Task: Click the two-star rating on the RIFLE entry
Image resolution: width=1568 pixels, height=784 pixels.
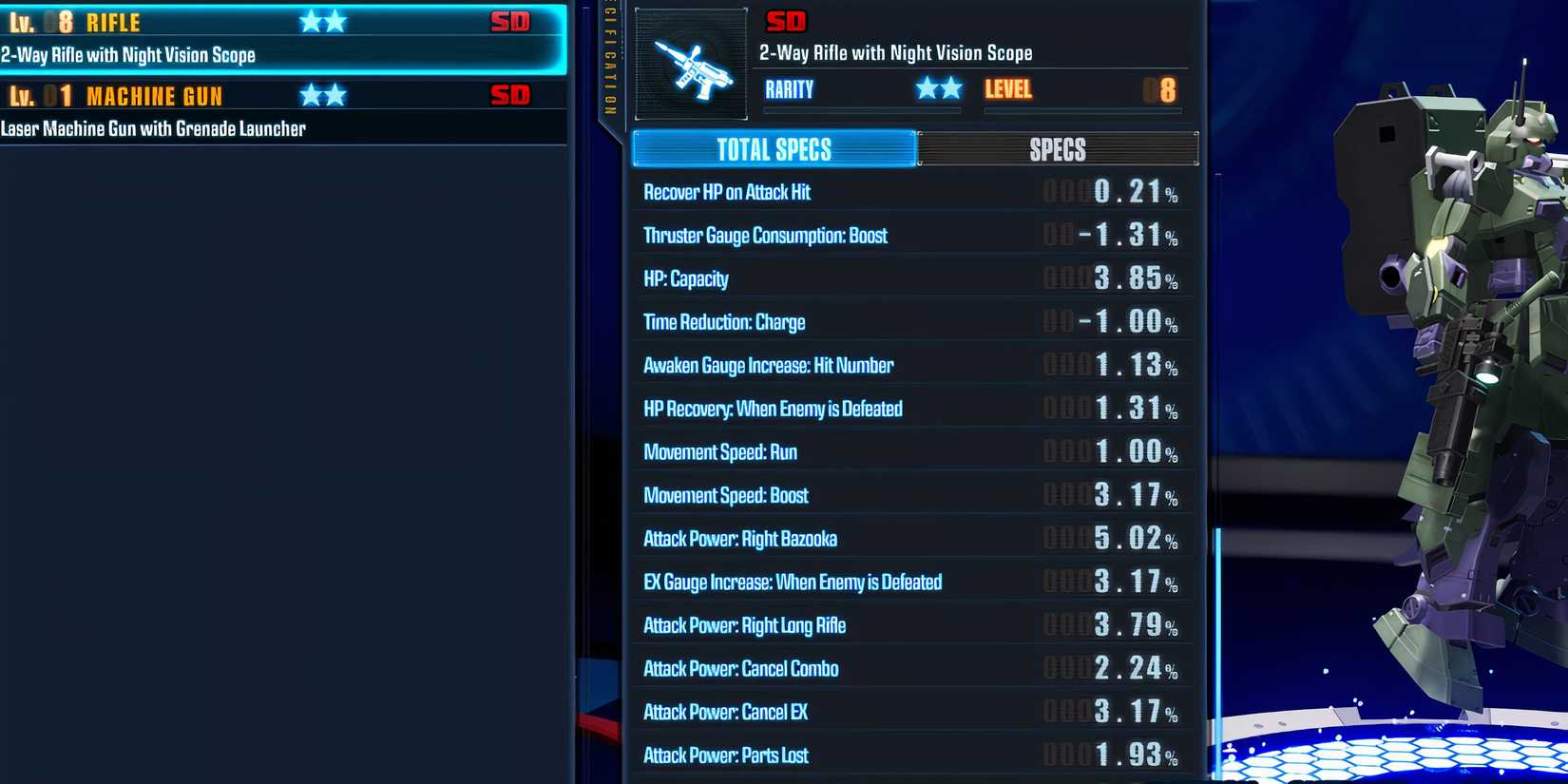Action: 323,21
